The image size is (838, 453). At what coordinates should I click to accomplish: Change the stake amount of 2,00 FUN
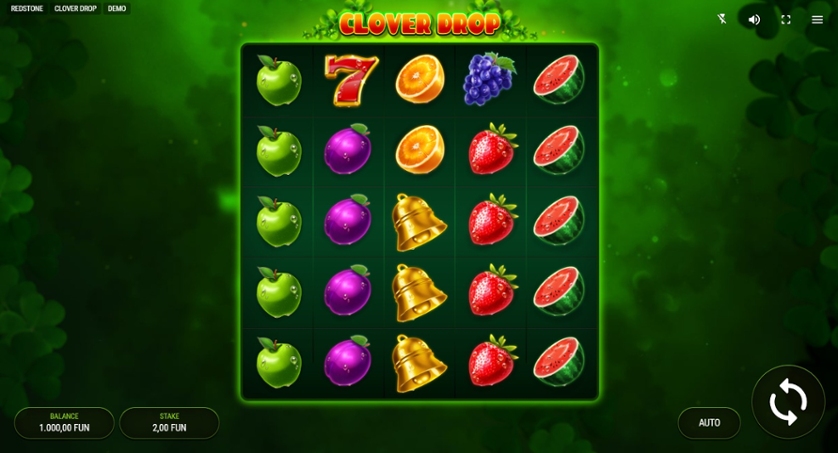[x=169, y=423]
